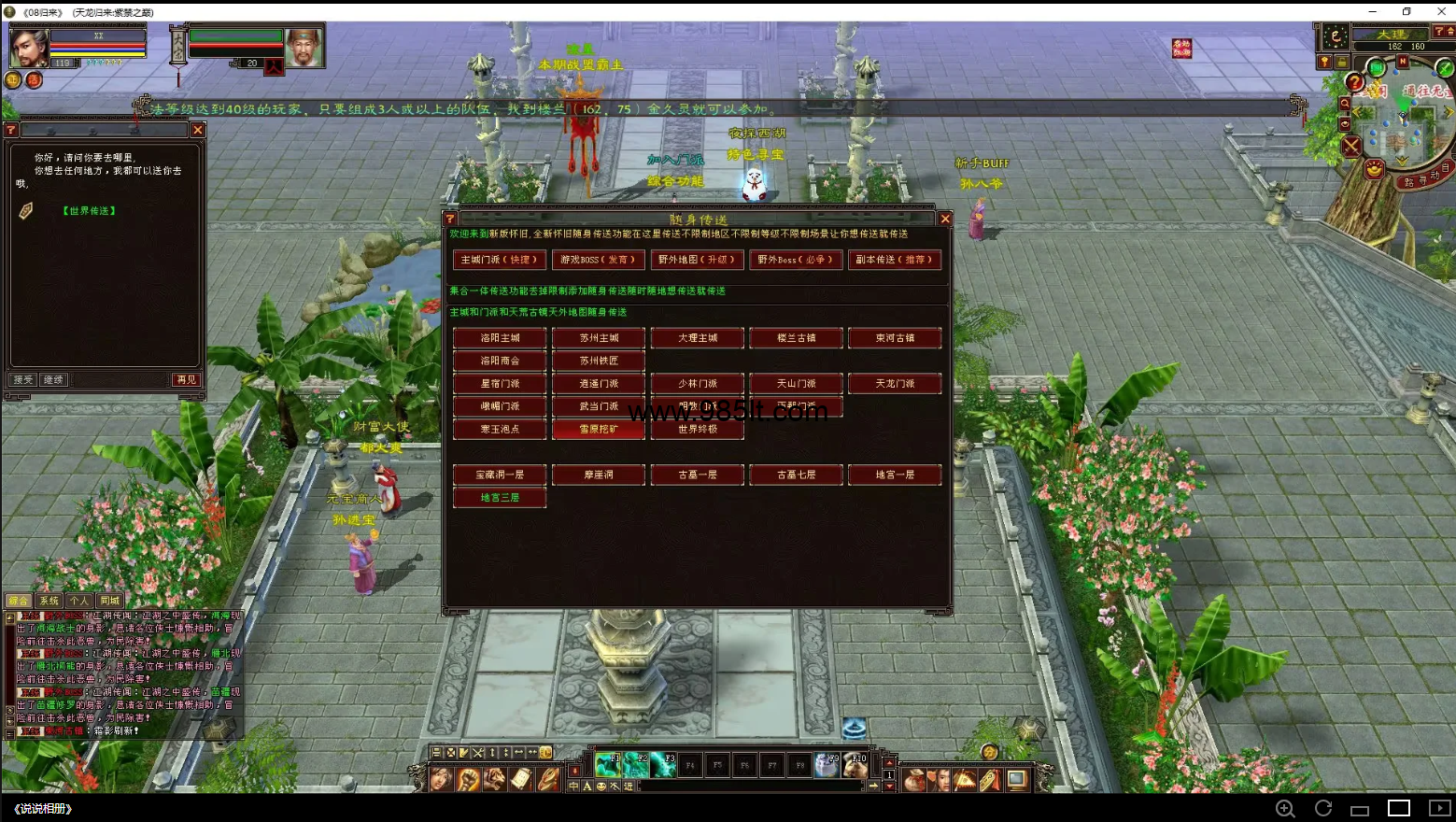The image size is (1456, 822).
Task: Switch chat to the 系统 tab
Action: tap(49, 601)
